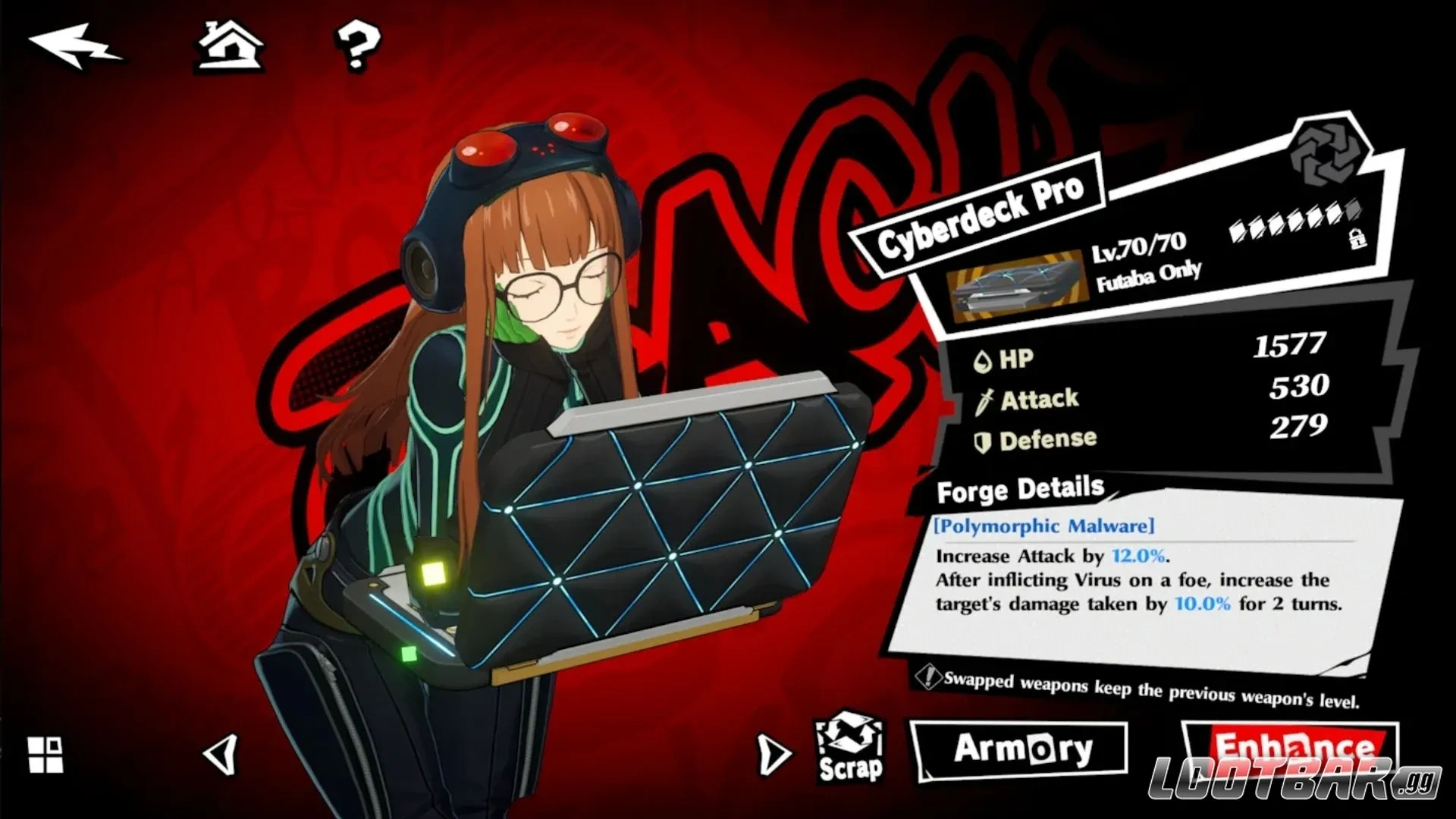1456x819 pixels.
Task: Open the Armory
Action: coord(1024,751)
